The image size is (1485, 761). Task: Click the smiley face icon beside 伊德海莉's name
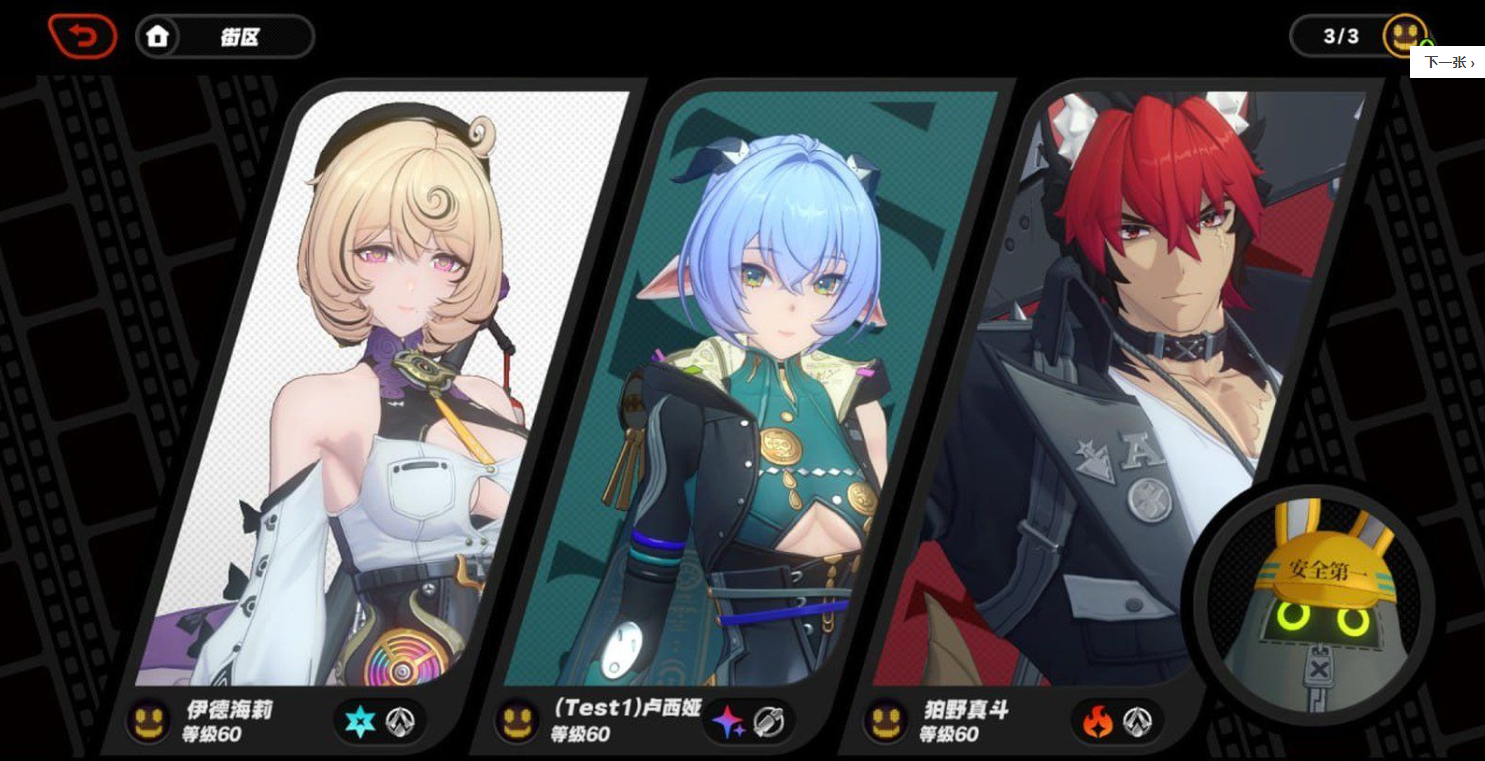(x=148, y=722)
